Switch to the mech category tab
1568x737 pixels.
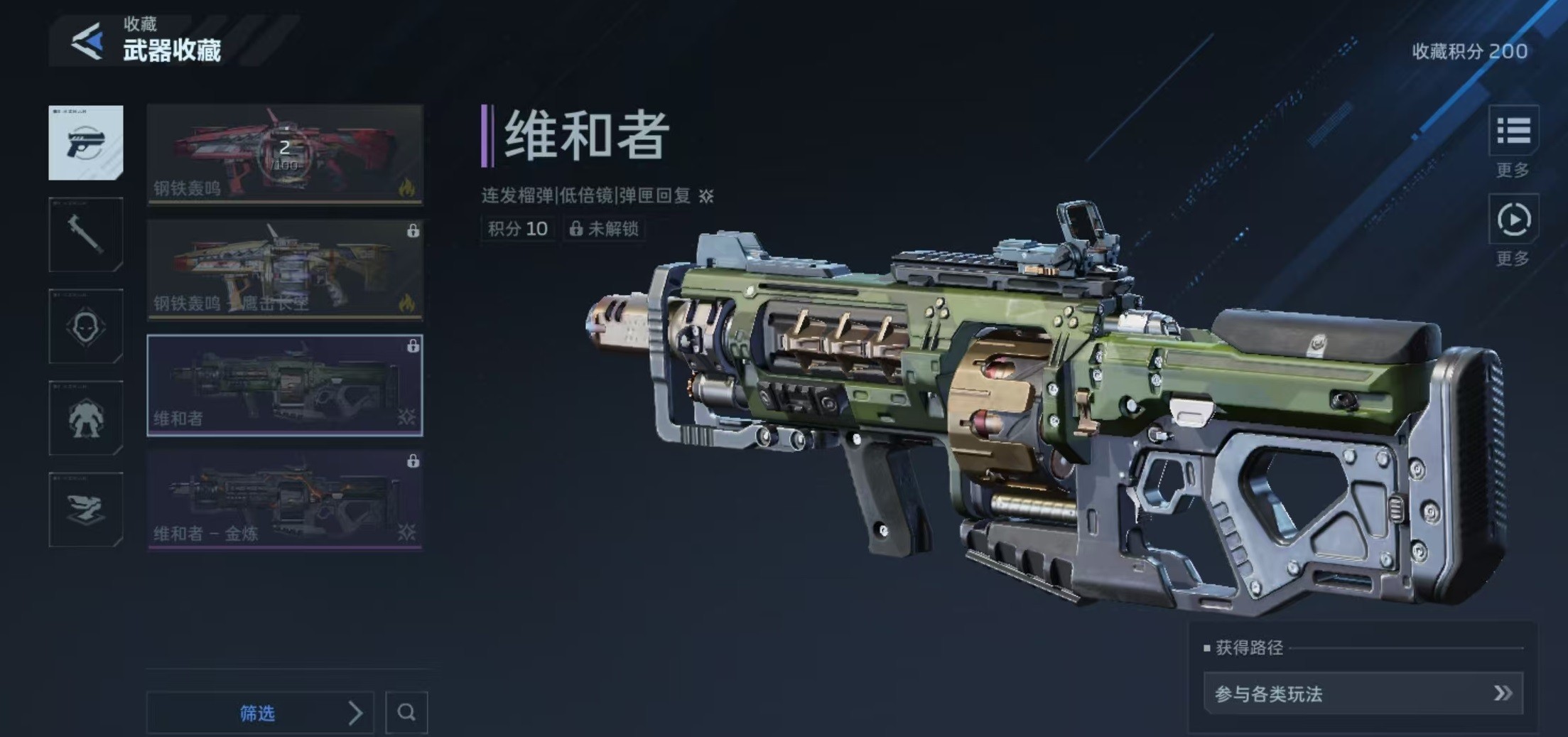[86, 418]
